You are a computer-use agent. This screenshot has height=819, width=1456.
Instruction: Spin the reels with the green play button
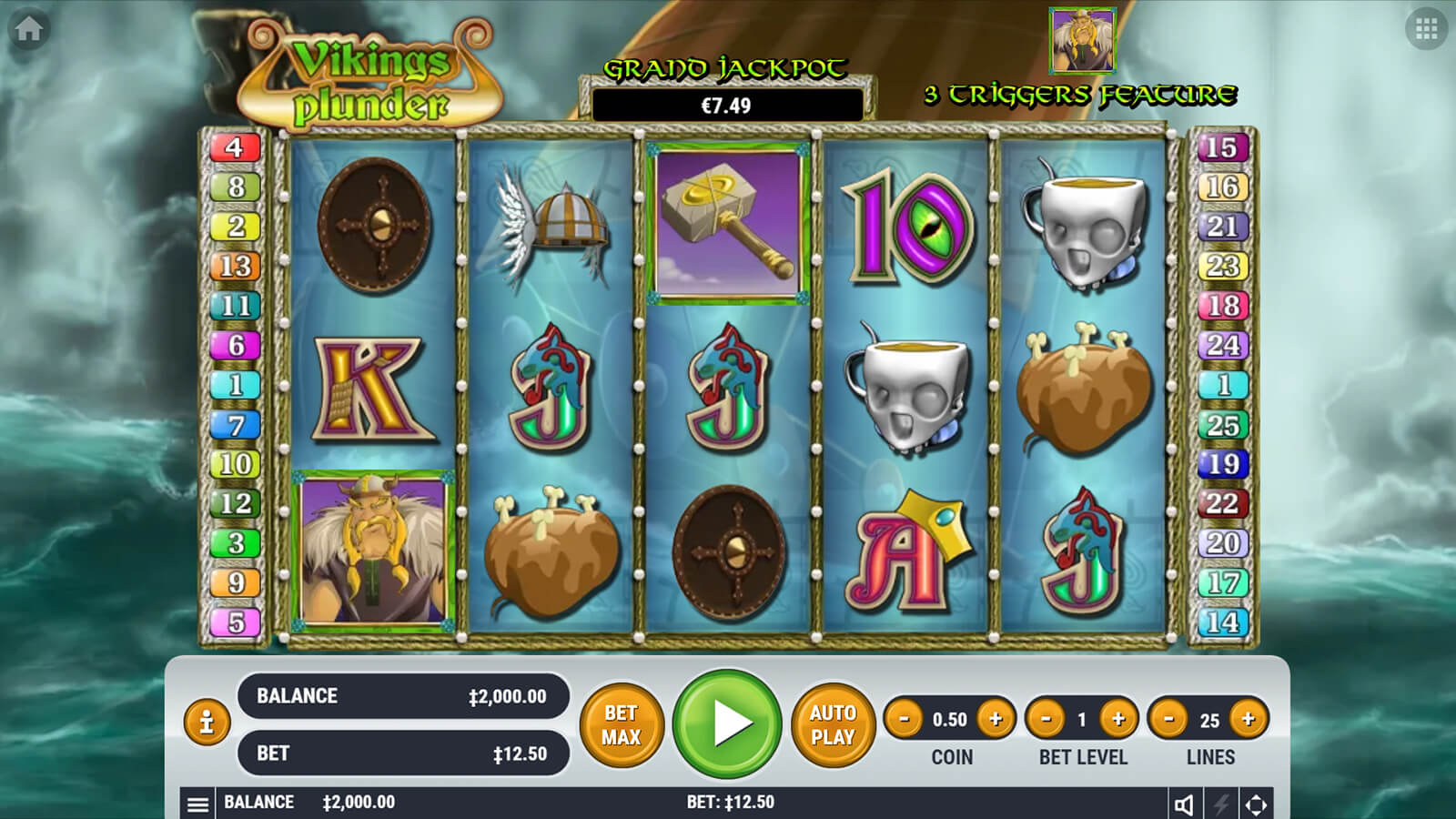coord(727,723)
